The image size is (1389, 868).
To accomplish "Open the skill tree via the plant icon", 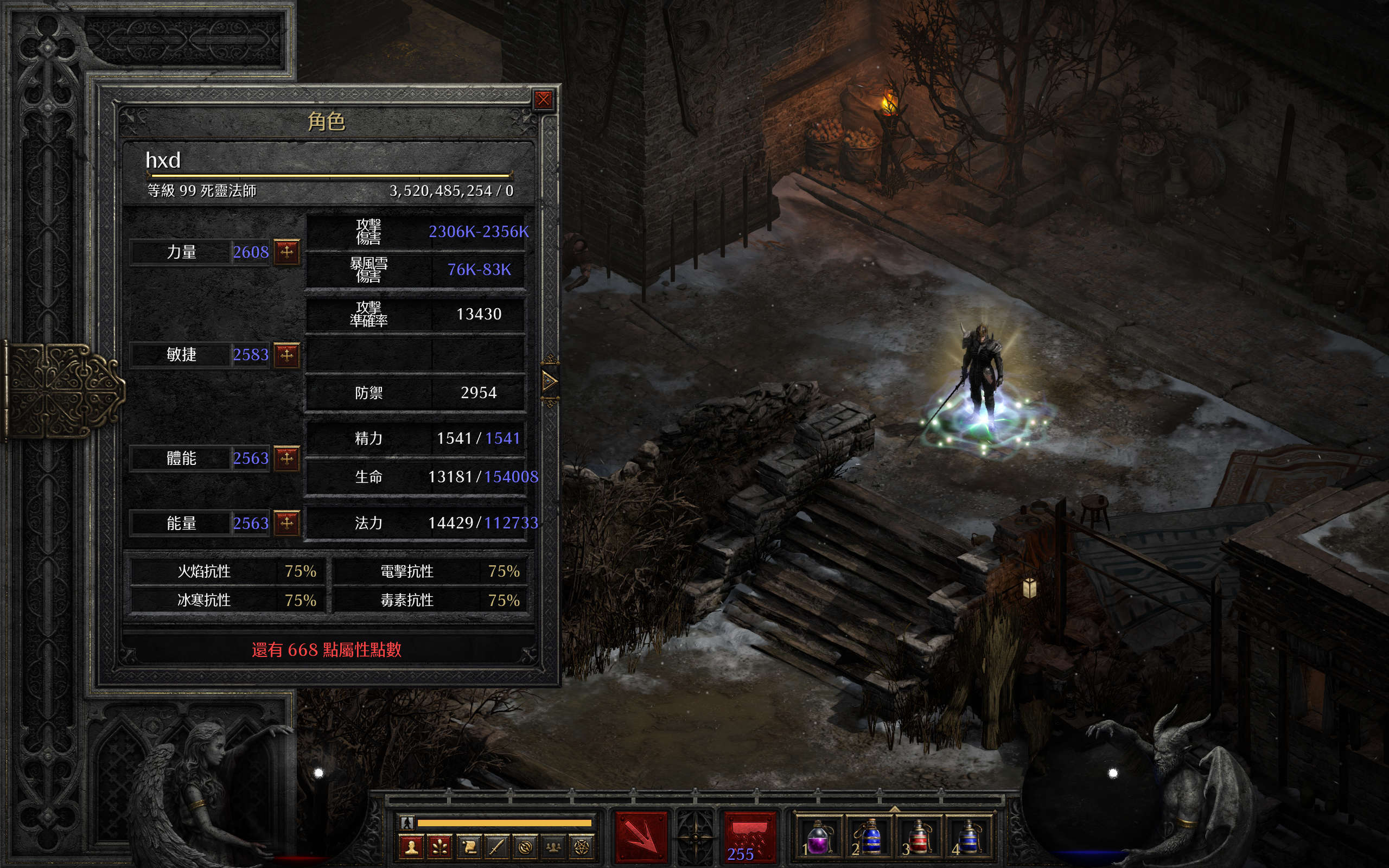I will (x=439, y=847).
